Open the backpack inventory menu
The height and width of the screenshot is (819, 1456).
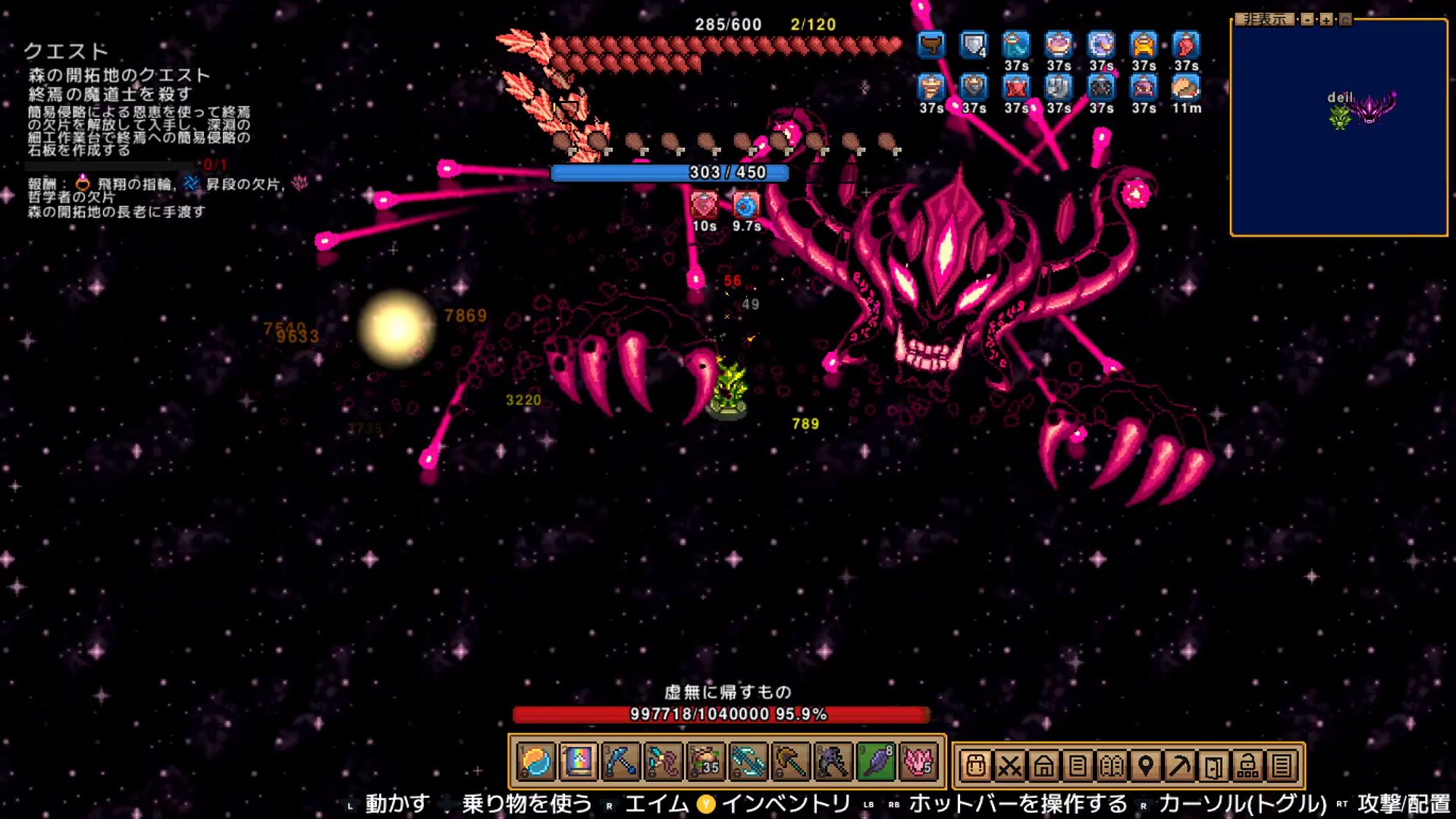pyautogui.click(x=976, y=766)
